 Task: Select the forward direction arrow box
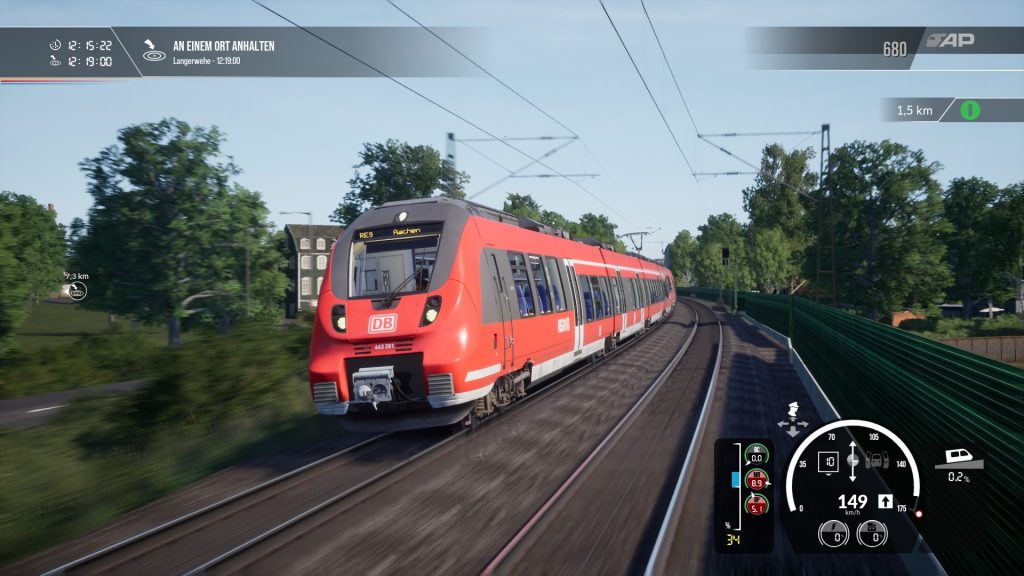(x=885, y=502)
